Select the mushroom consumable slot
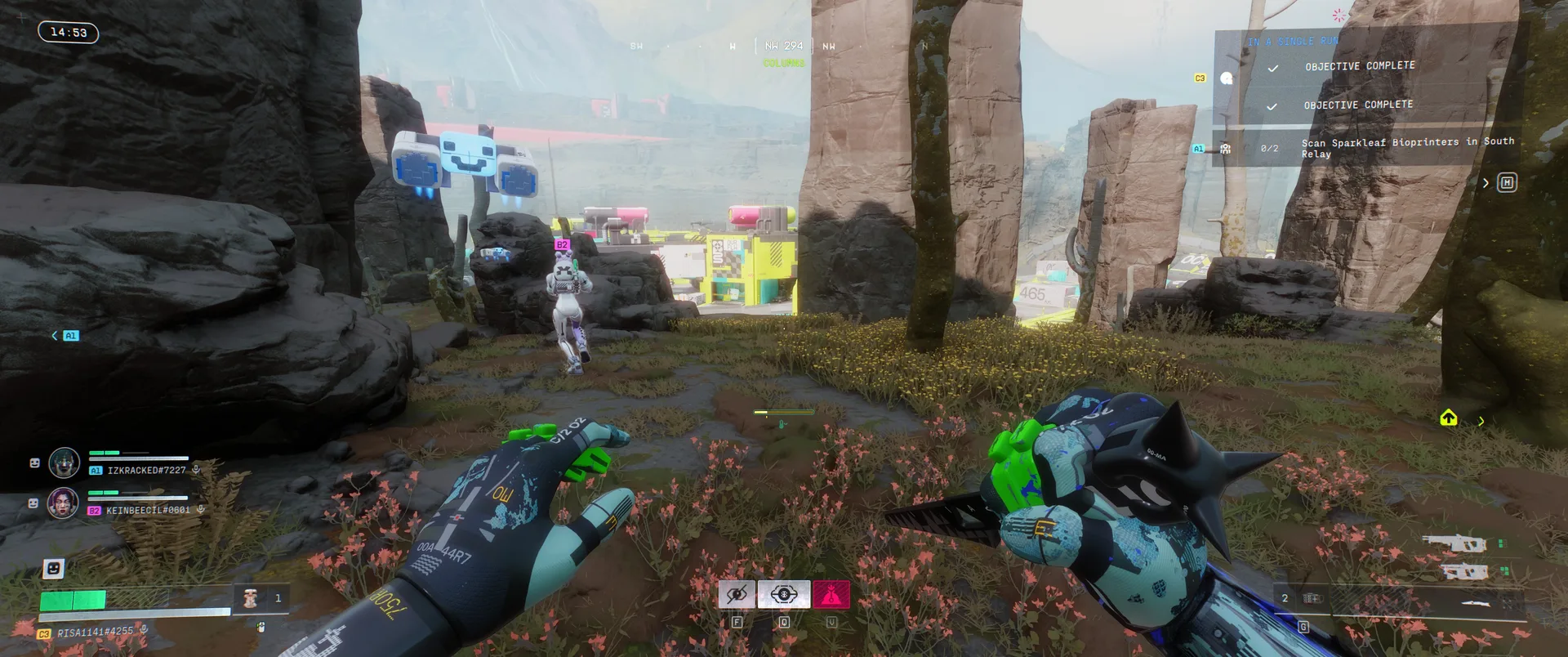Screen dimensions: 1568x657 252,599
